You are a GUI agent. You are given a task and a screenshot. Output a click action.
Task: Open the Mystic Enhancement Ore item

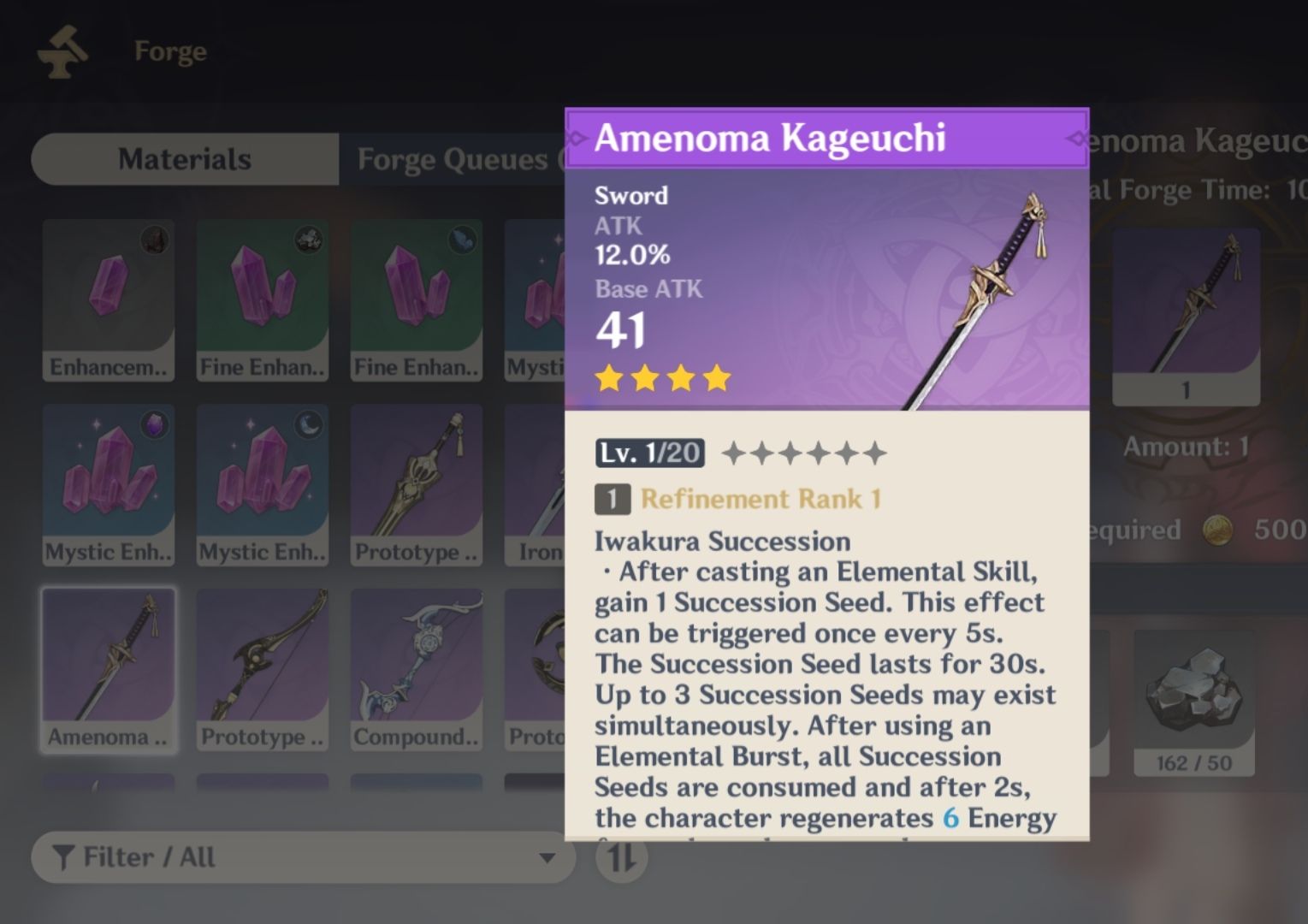click(109, 483)
